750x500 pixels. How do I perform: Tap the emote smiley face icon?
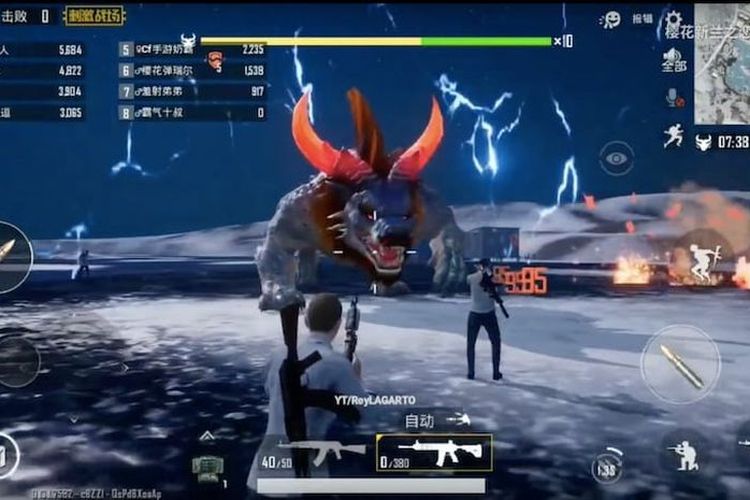tap(610, 19)
